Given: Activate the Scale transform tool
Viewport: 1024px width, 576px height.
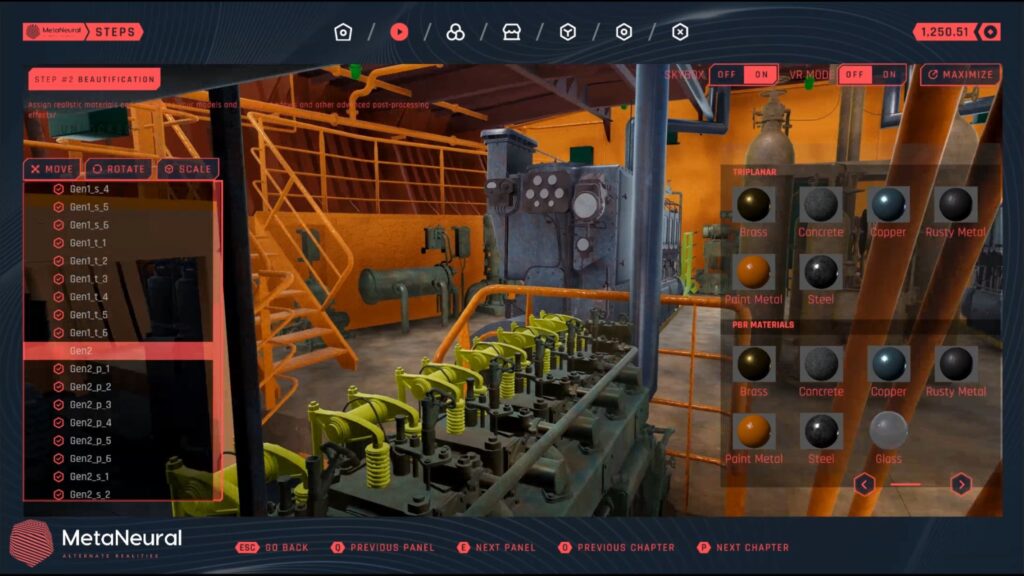Looking at the screenshot, I should tap(187, 169).
